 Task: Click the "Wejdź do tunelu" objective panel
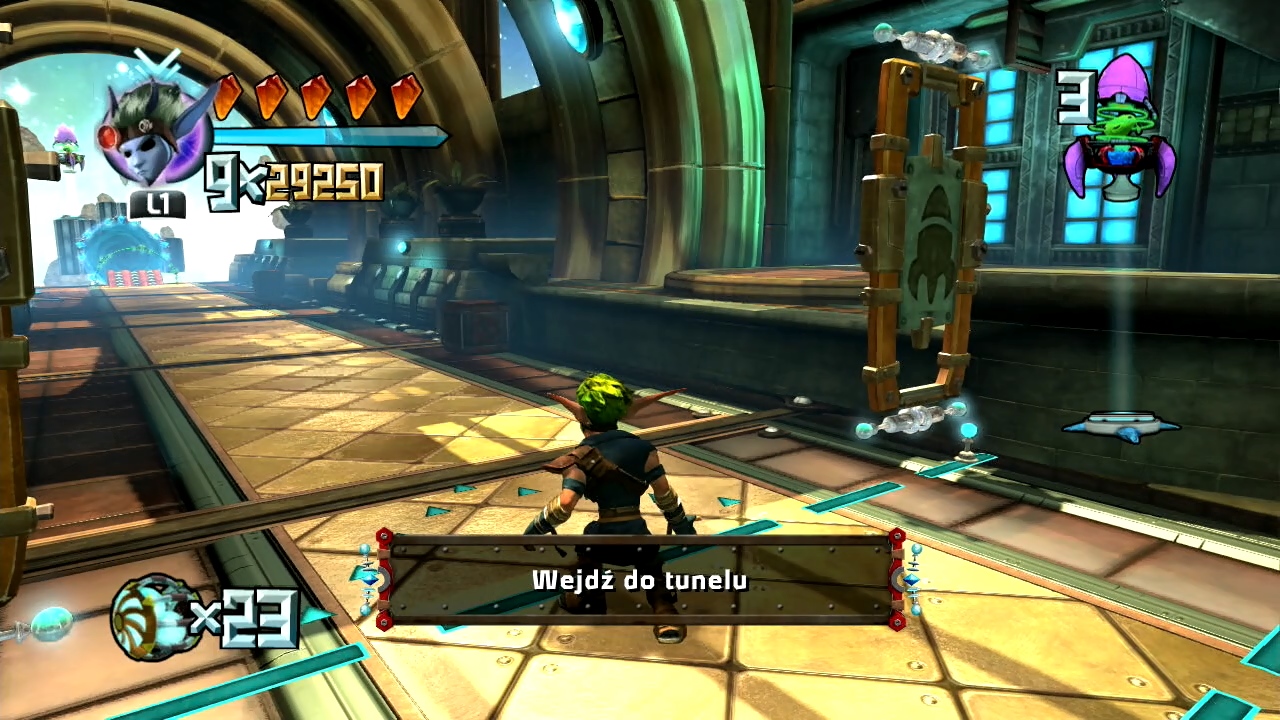[x=640, y=580]
